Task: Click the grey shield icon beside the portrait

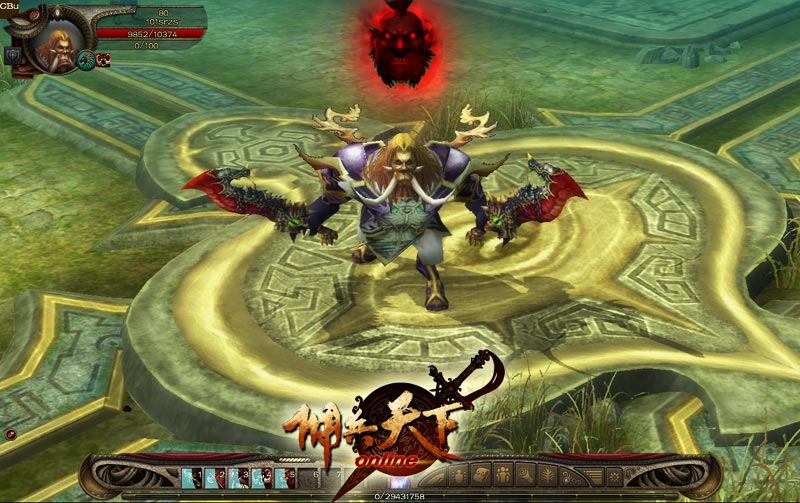Action: point(13,56)
